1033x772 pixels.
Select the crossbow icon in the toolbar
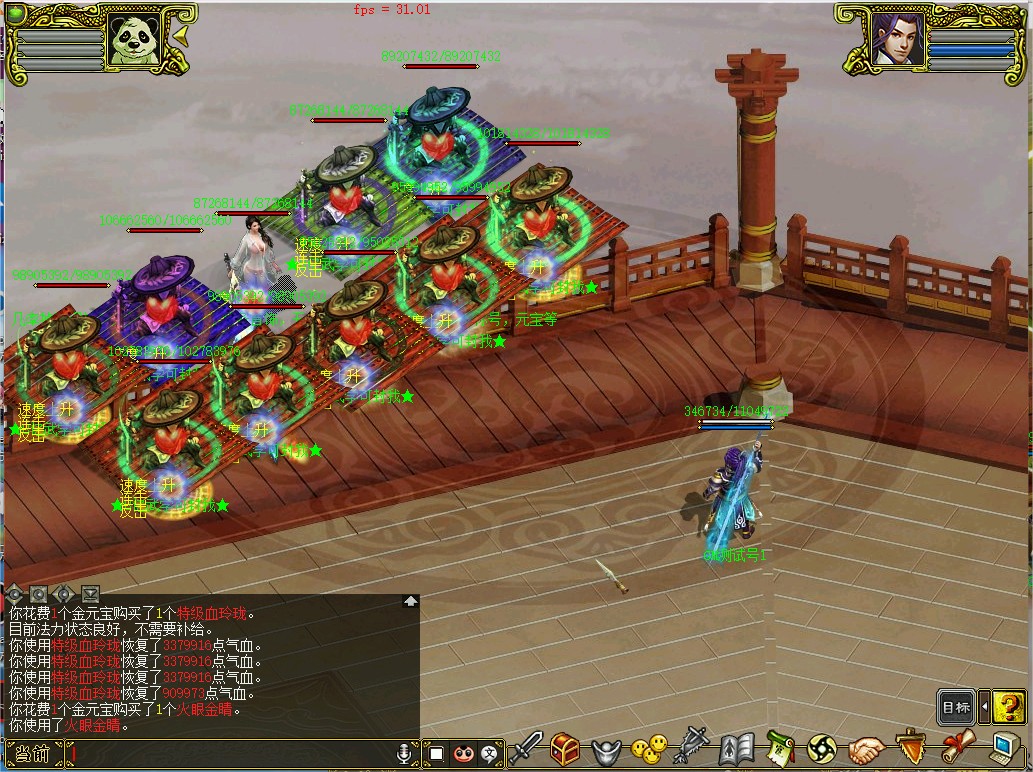692,748
